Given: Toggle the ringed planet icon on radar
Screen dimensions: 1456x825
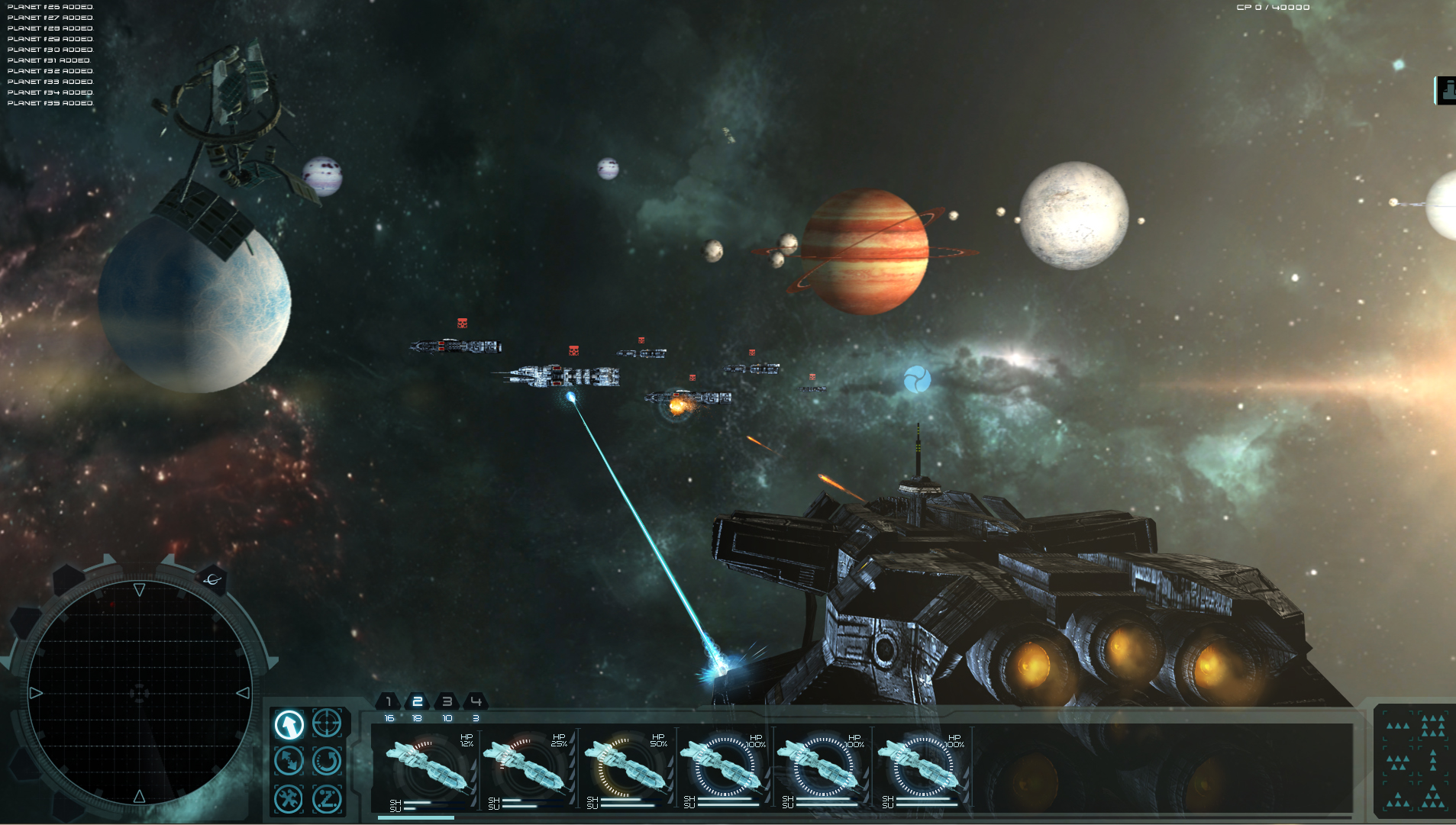Looking at the screenshot, I should point(213,579).
